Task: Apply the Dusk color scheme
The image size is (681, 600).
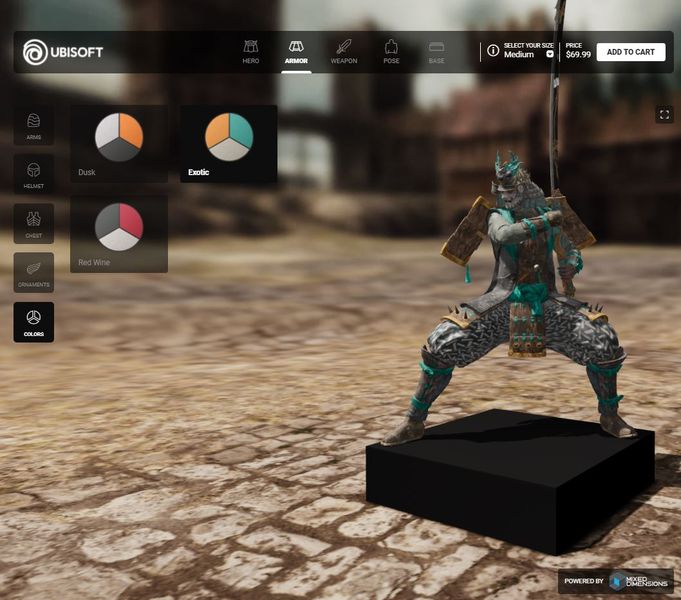Action: (119, 143)
